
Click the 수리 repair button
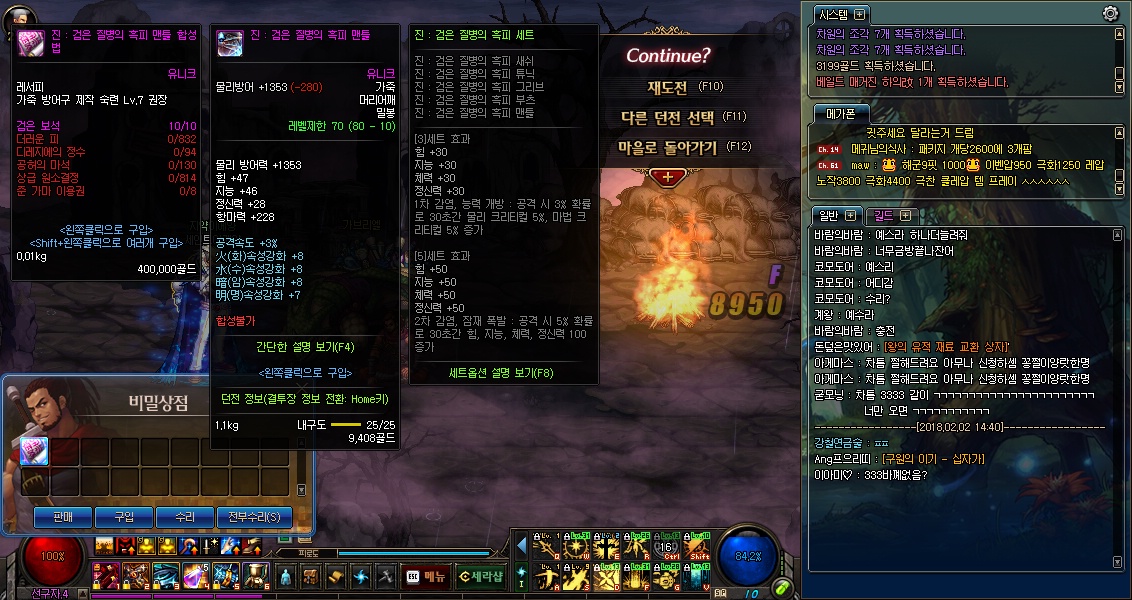coord(184,517)
